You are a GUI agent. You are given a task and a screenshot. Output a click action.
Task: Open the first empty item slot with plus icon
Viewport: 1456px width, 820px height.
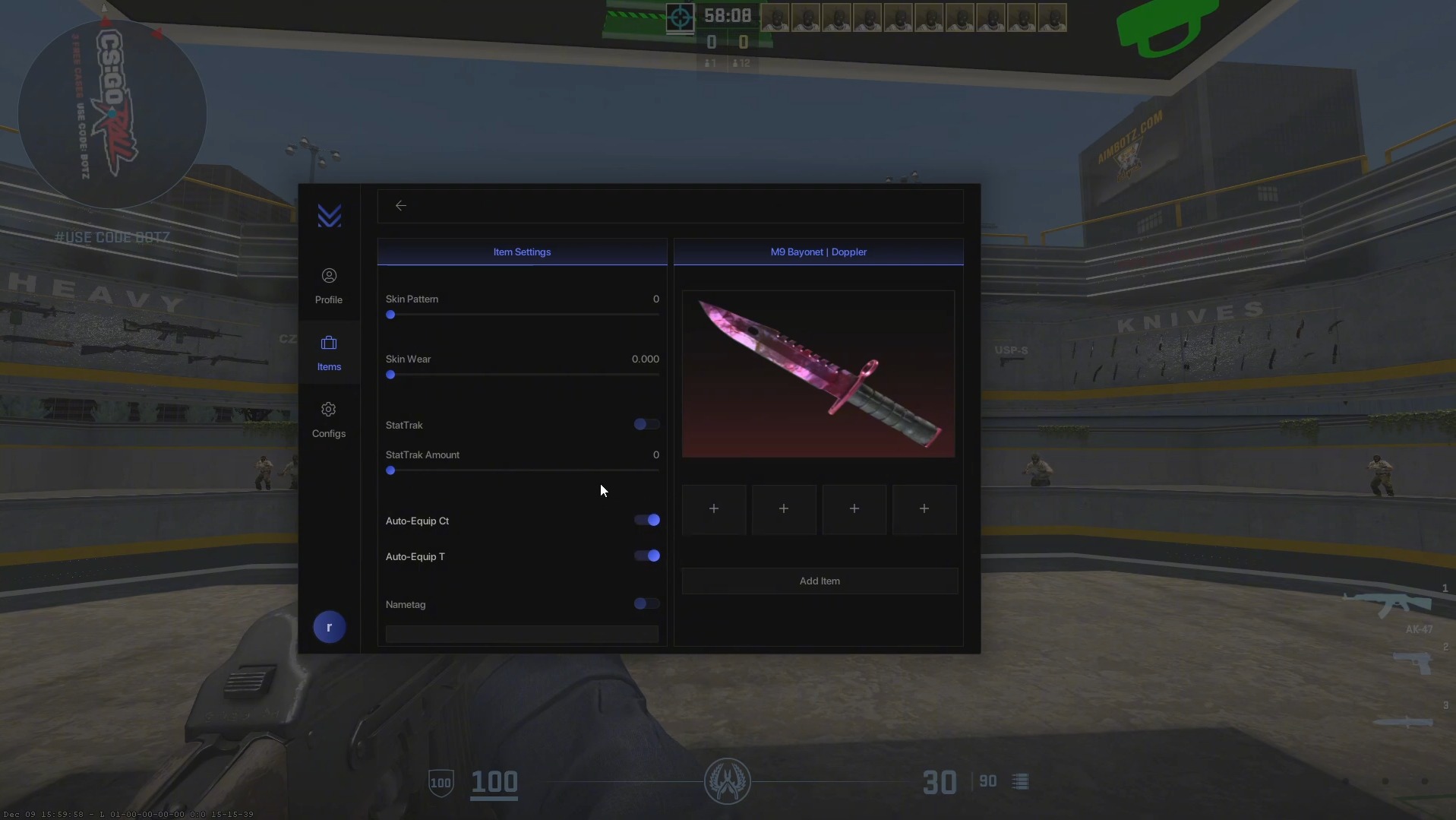click(x=714, y=508)
